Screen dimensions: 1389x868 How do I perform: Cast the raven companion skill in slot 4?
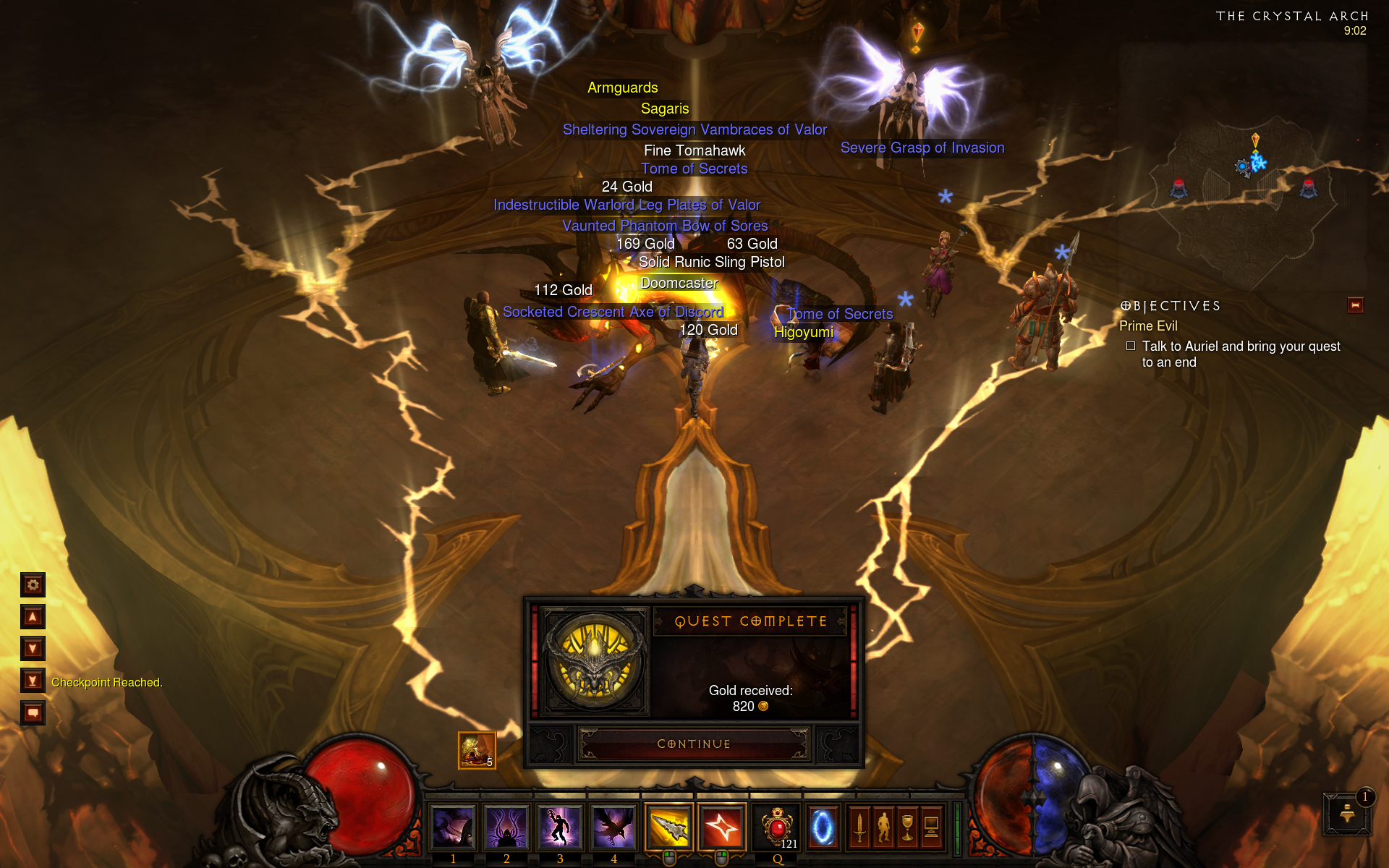613,827
